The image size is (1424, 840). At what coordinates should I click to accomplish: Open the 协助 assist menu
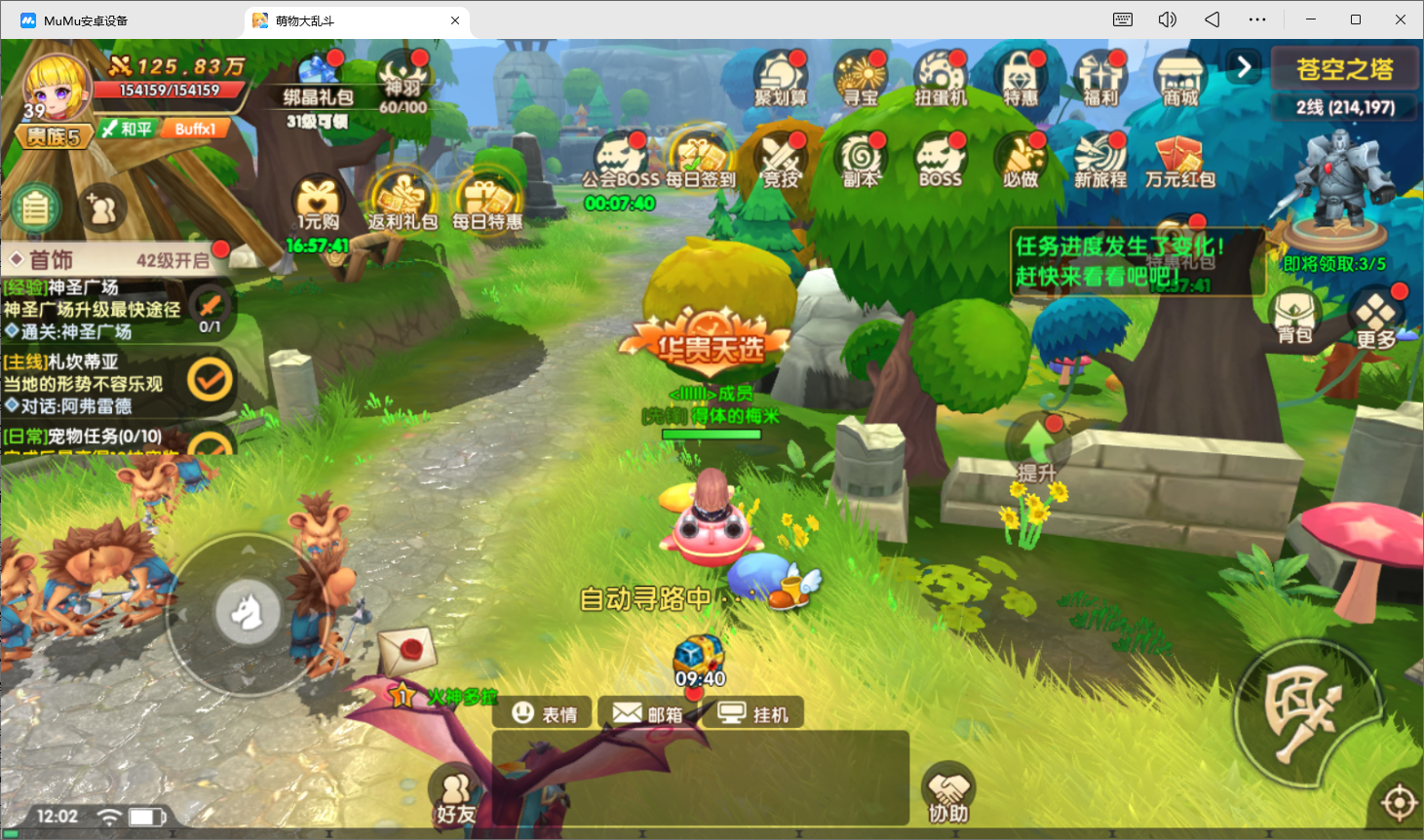coord(948,794)
